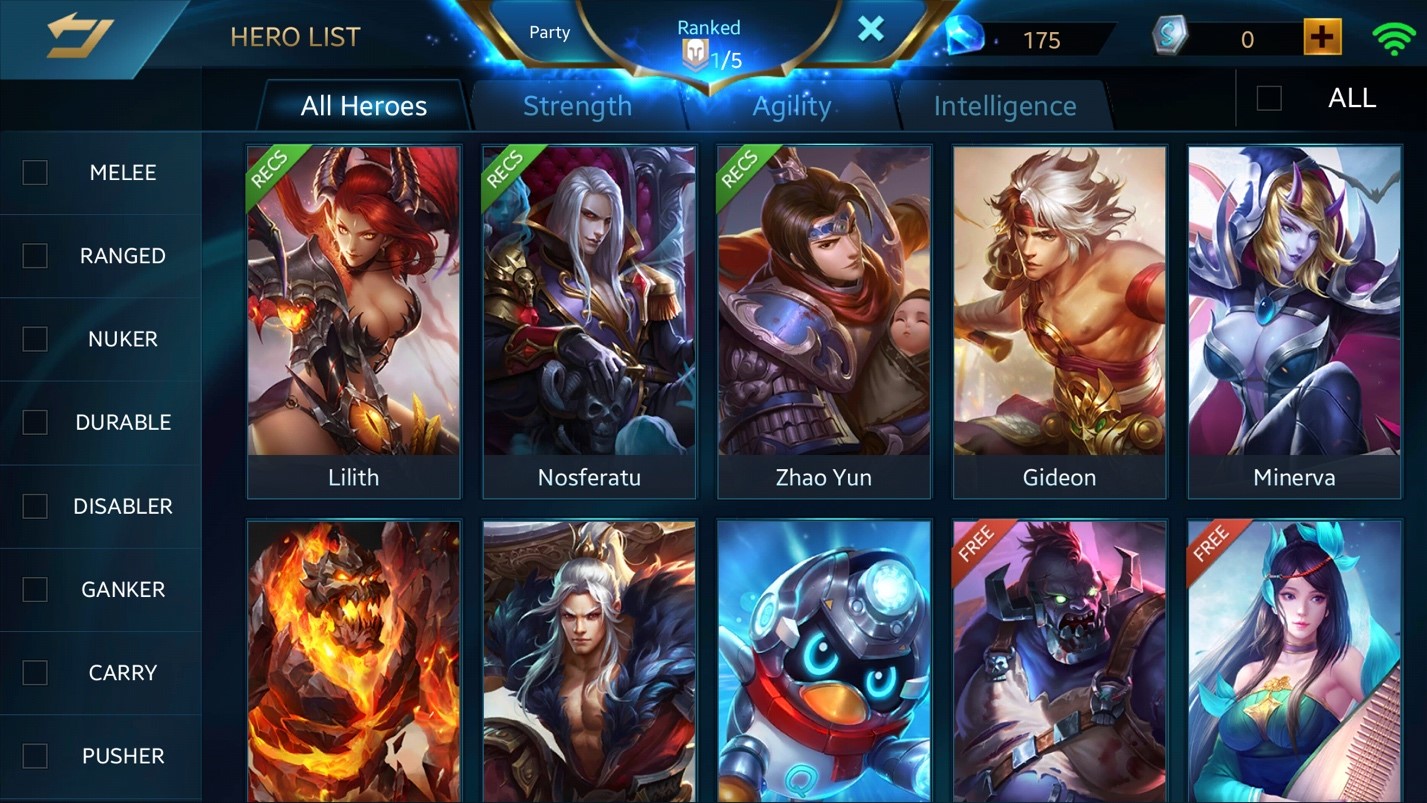This screenshot has height=803, width=1427.
Task: Tick the PUSHER filter
Action: tap(35, 756)
